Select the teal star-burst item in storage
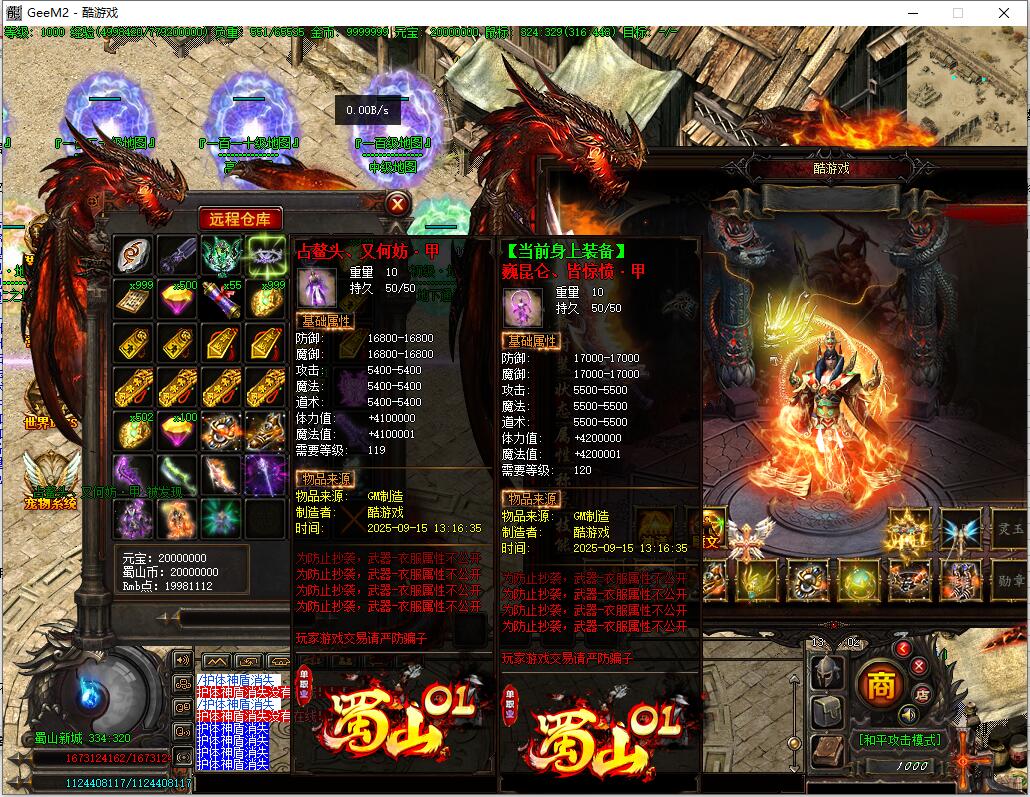 click(222, 517)
